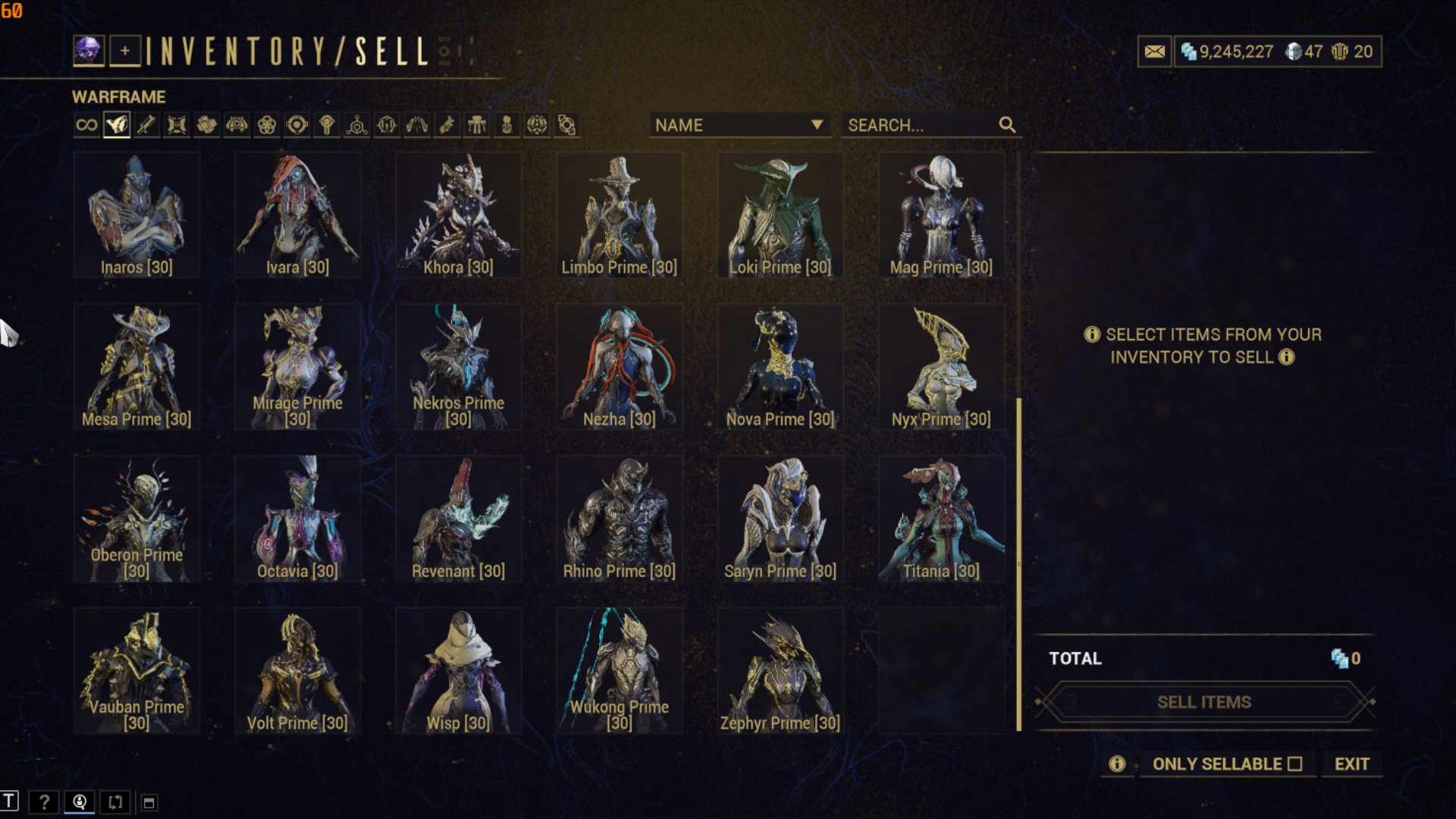
Task: Switch to the melee weapons filter tab
Action: pyautogui.click(x=176, y=124)
